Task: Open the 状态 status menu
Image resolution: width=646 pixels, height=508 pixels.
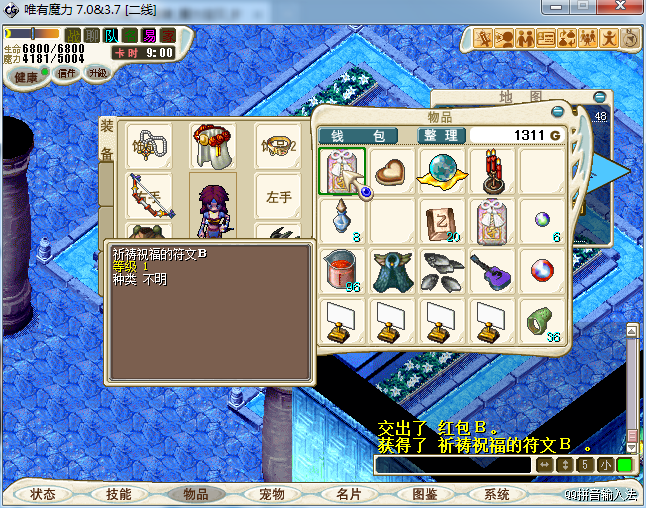Action: pos(42,494)
